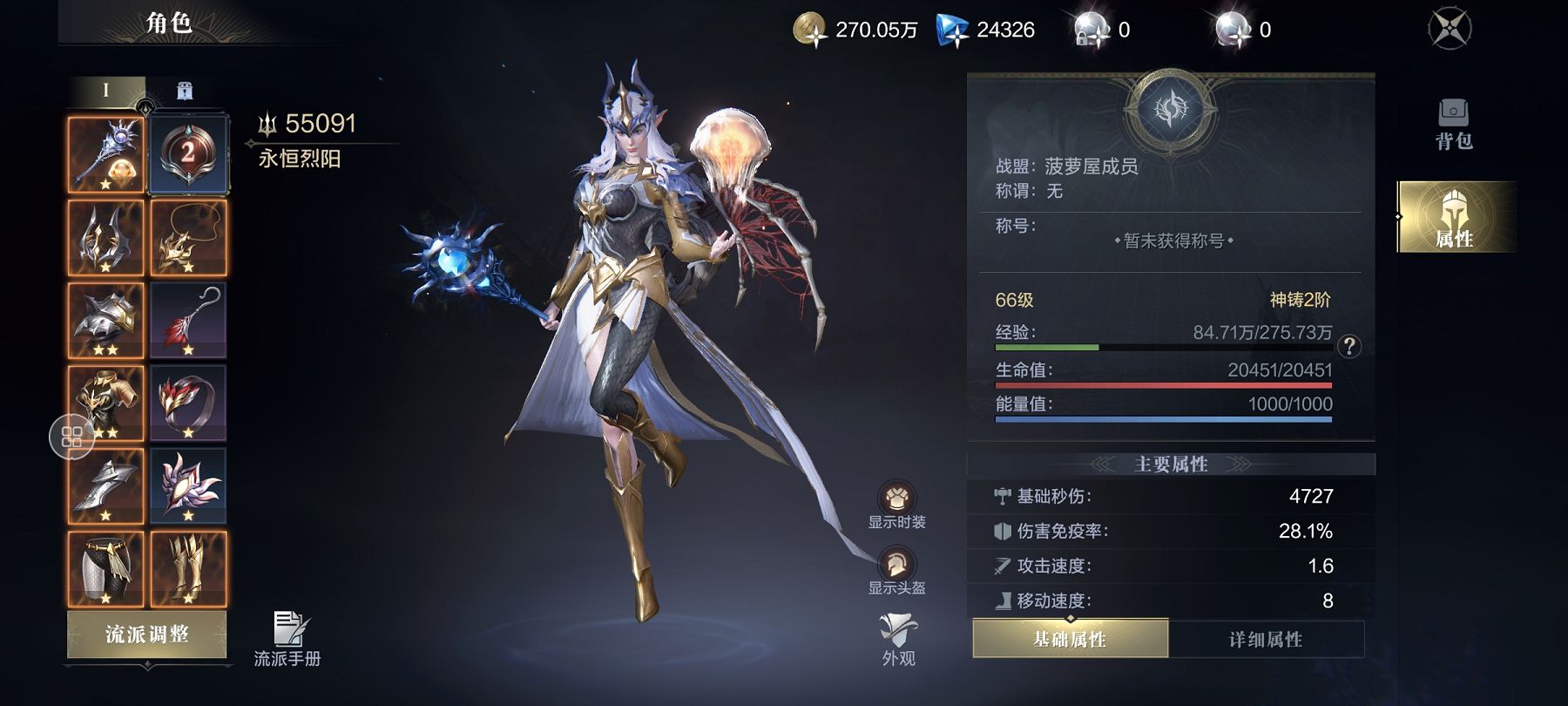Screen dimensions: 1568x706
Task: Select the gold necklace equipment slot
Action: (188, 238)
